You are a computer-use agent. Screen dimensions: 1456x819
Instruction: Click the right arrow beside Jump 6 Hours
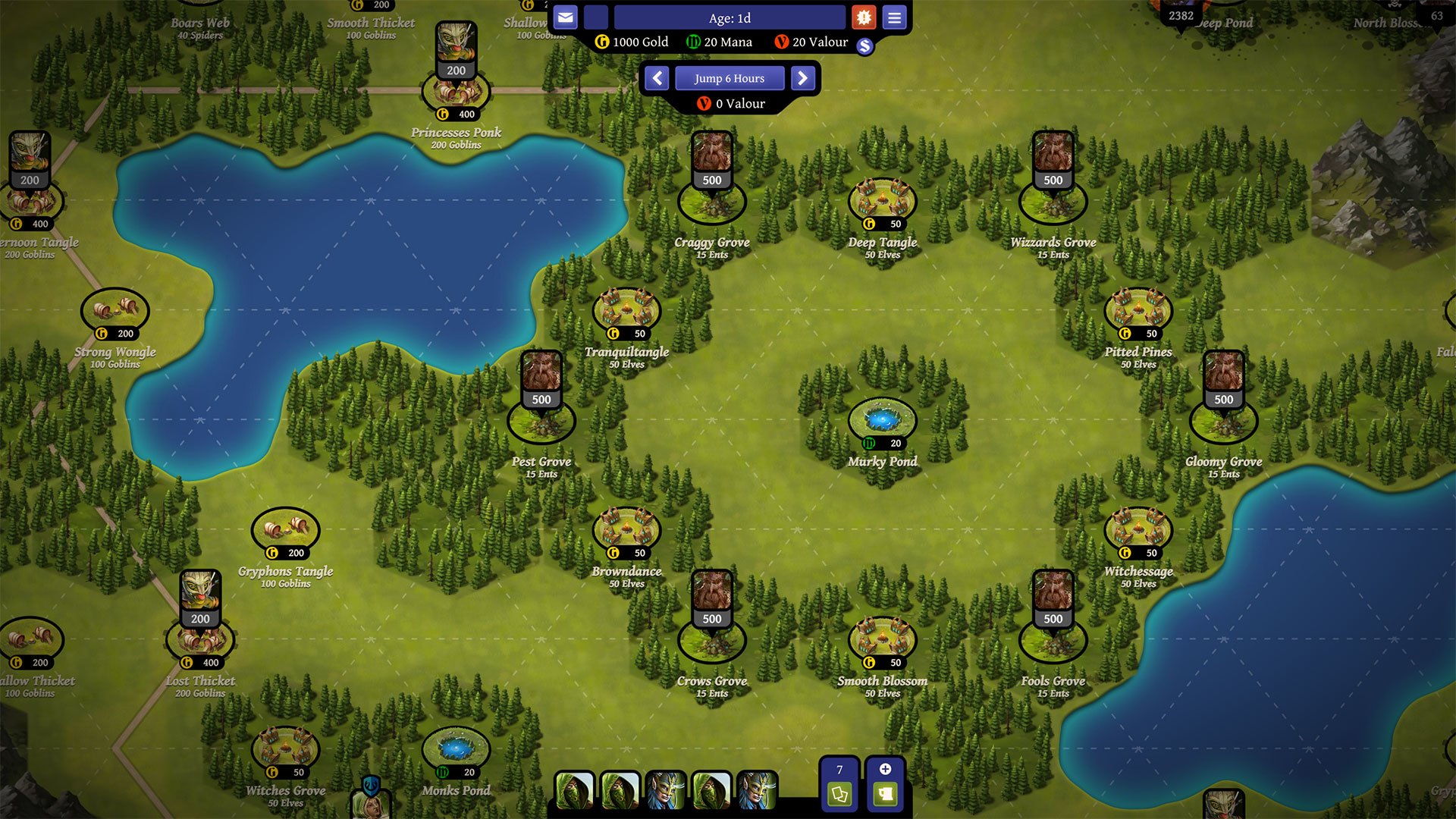[803, 78]
